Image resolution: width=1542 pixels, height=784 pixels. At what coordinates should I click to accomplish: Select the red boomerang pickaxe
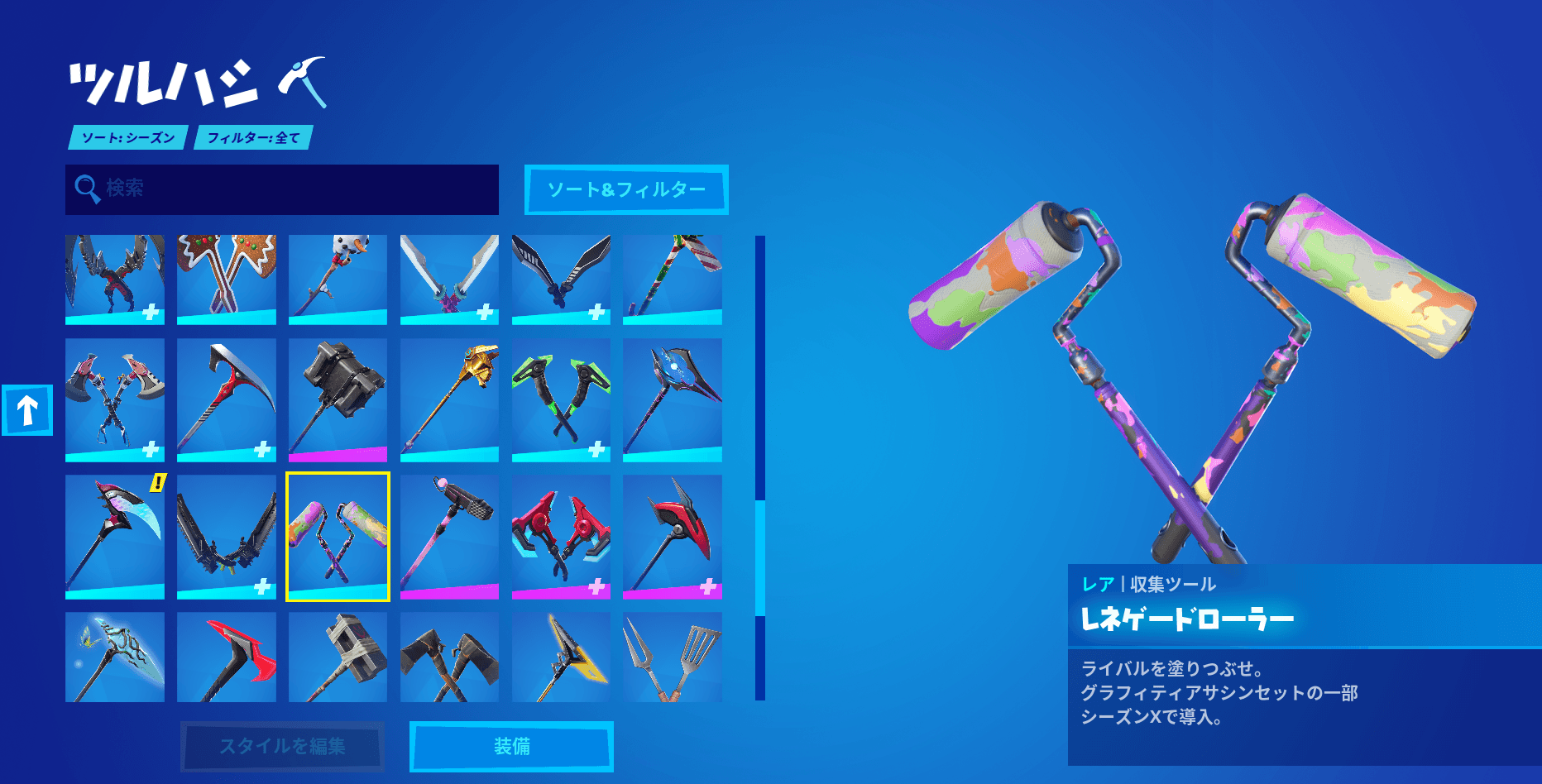pyautogui.click(x=226, y=657)
